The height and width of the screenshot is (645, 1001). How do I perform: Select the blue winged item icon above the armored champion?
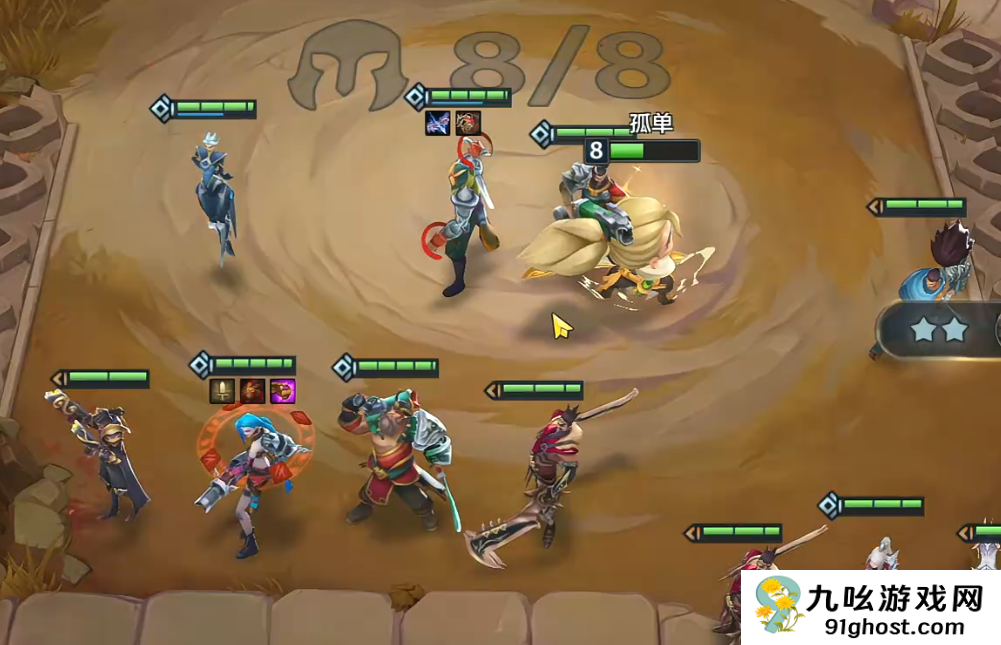(437, 123)
